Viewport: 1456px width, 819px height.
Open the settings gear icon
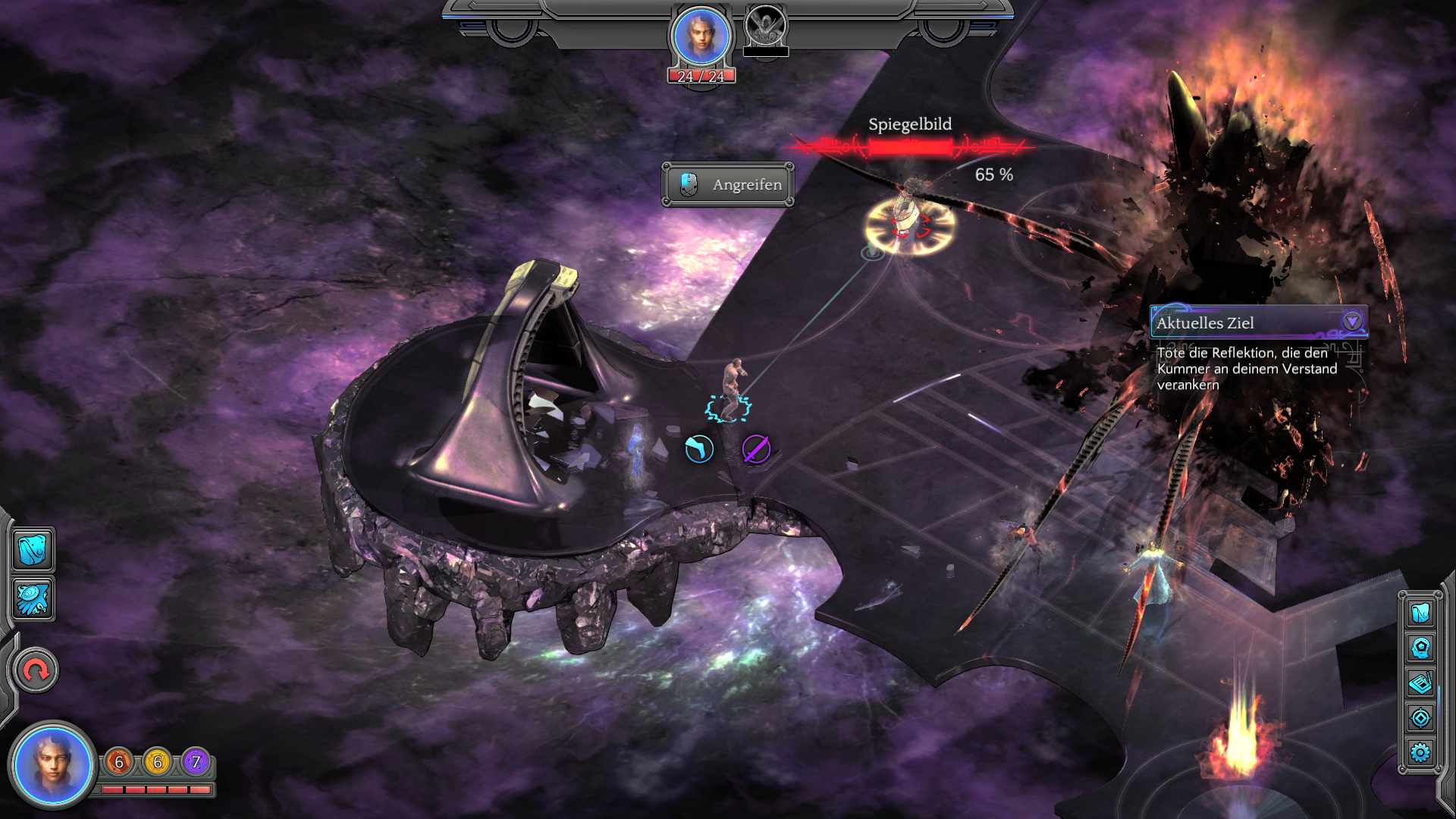coord(1420,752)
